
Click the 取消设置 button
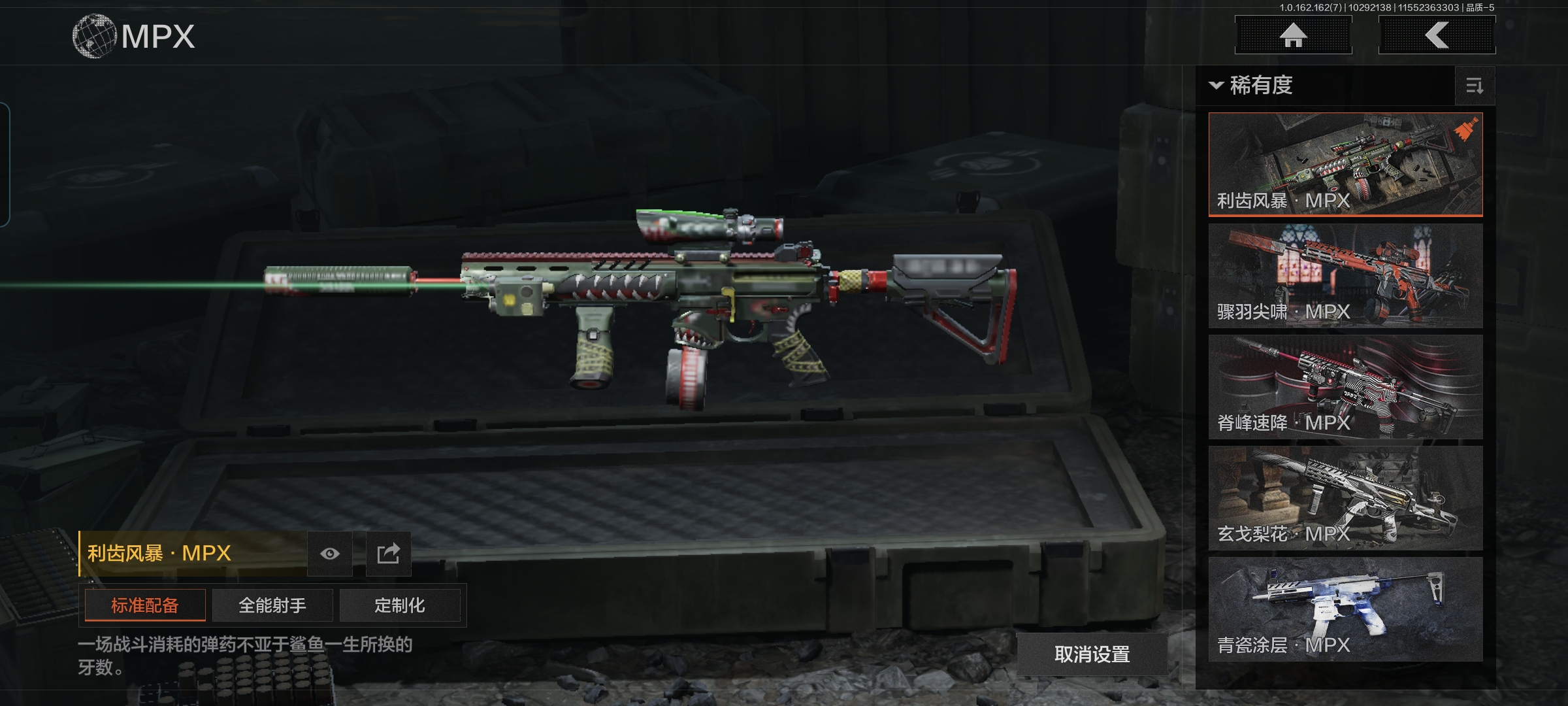pos(1092,654)
